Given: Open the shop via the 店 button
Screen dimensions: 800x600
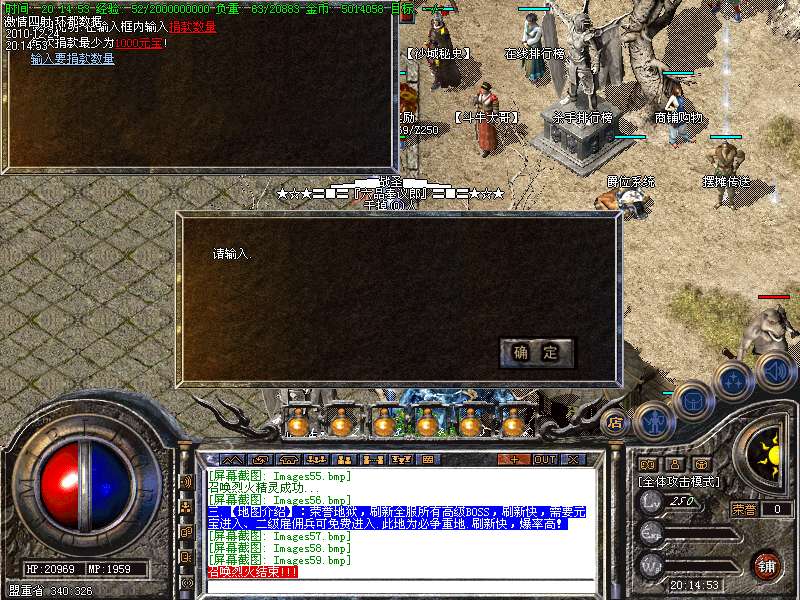Looking at the screenshot, I should [615, 422].
